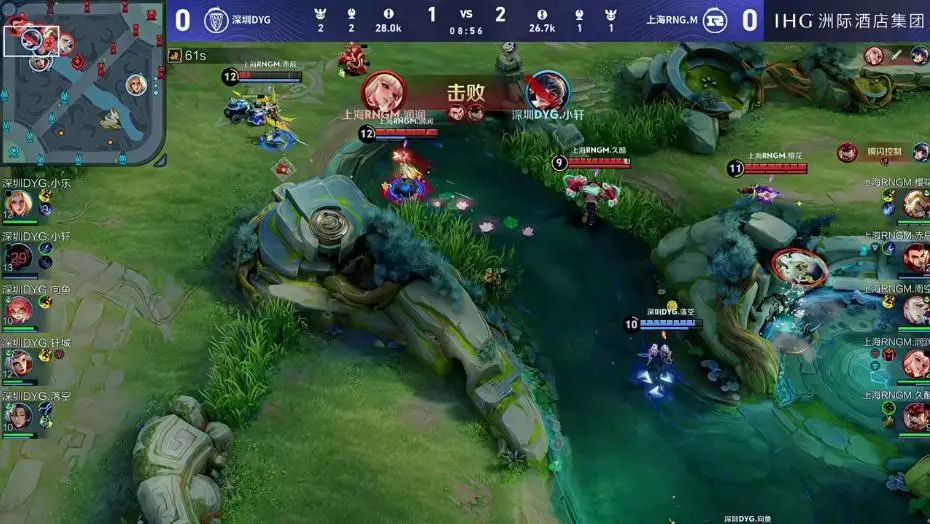Screen dimensions: 930x524
Task: Click the minimap in the corner
Action: tap(82, 82)
